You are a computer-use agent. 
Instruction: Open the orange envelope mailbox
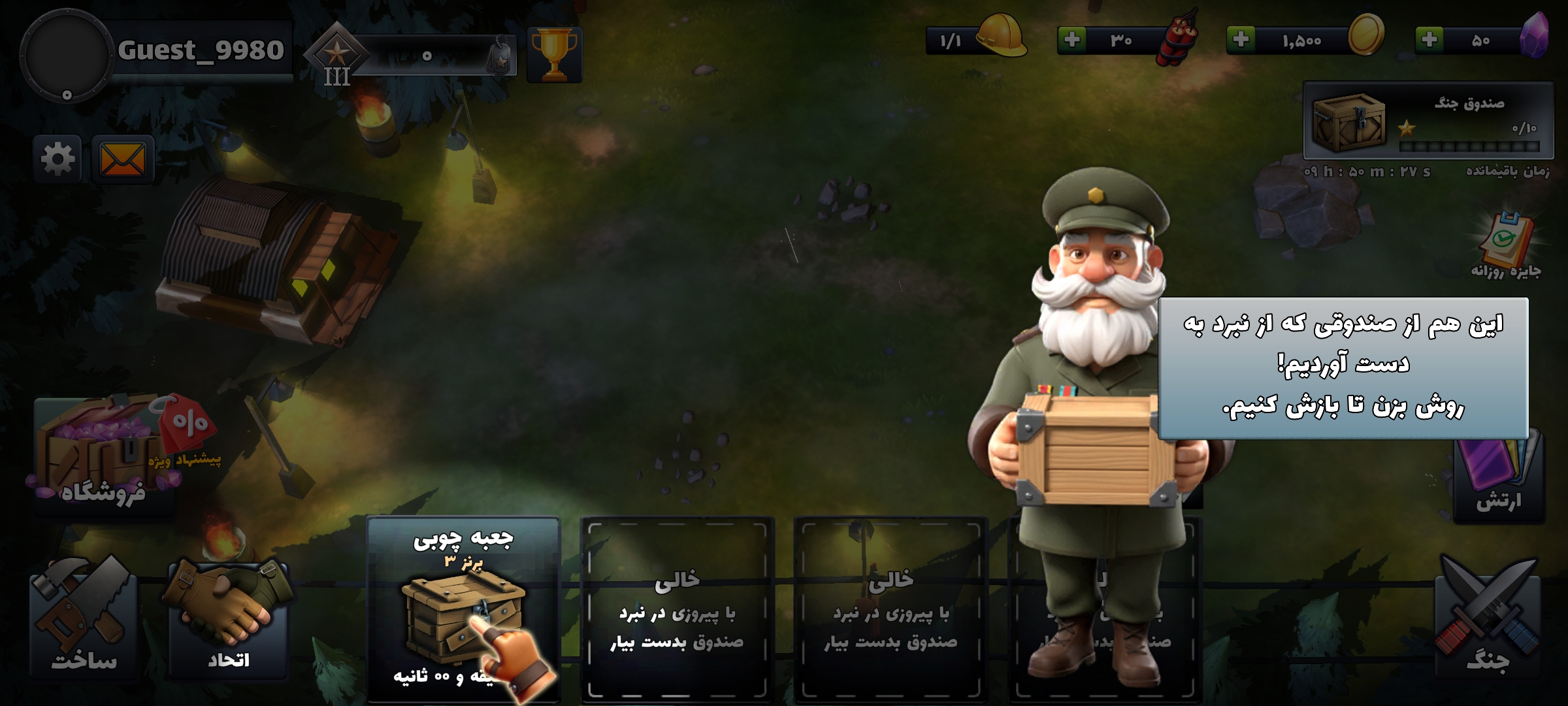pyautogui.click(x=123, y=159)
